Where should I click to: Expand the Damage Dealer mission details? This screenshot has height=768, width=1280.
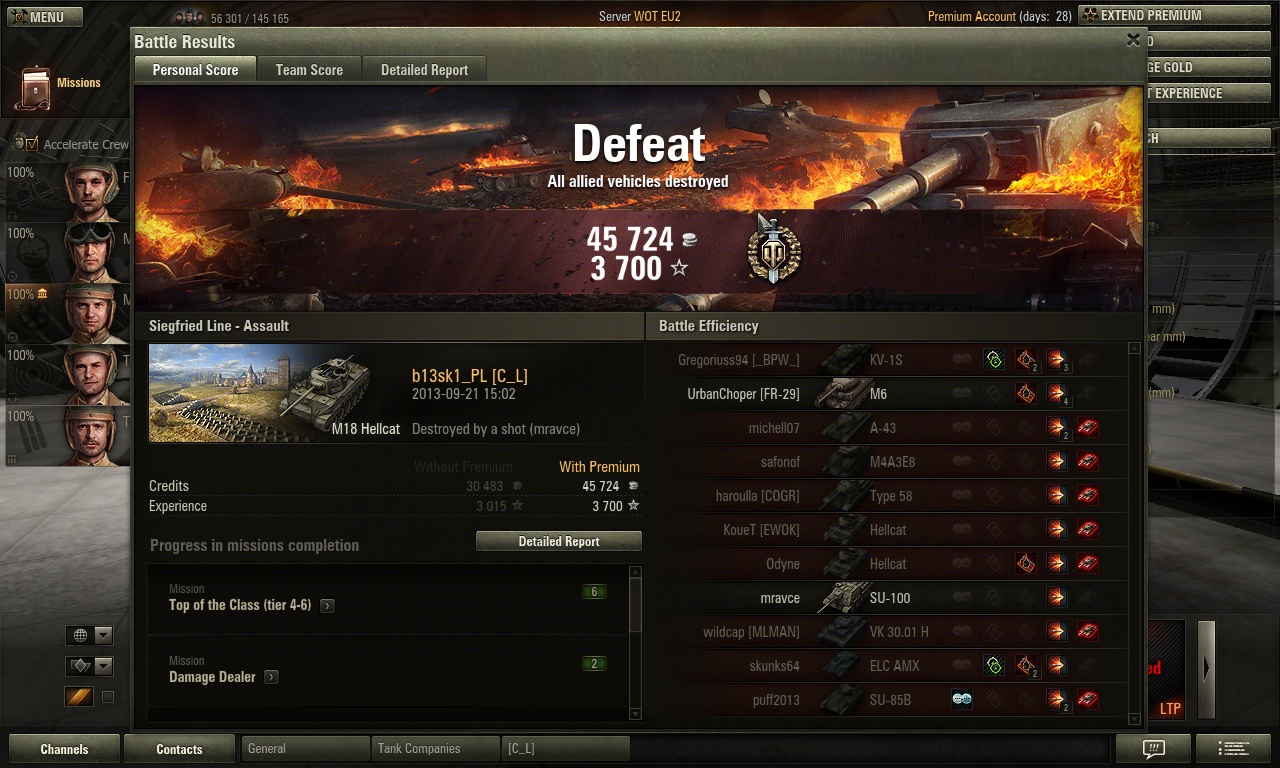(x=271, y=678)
